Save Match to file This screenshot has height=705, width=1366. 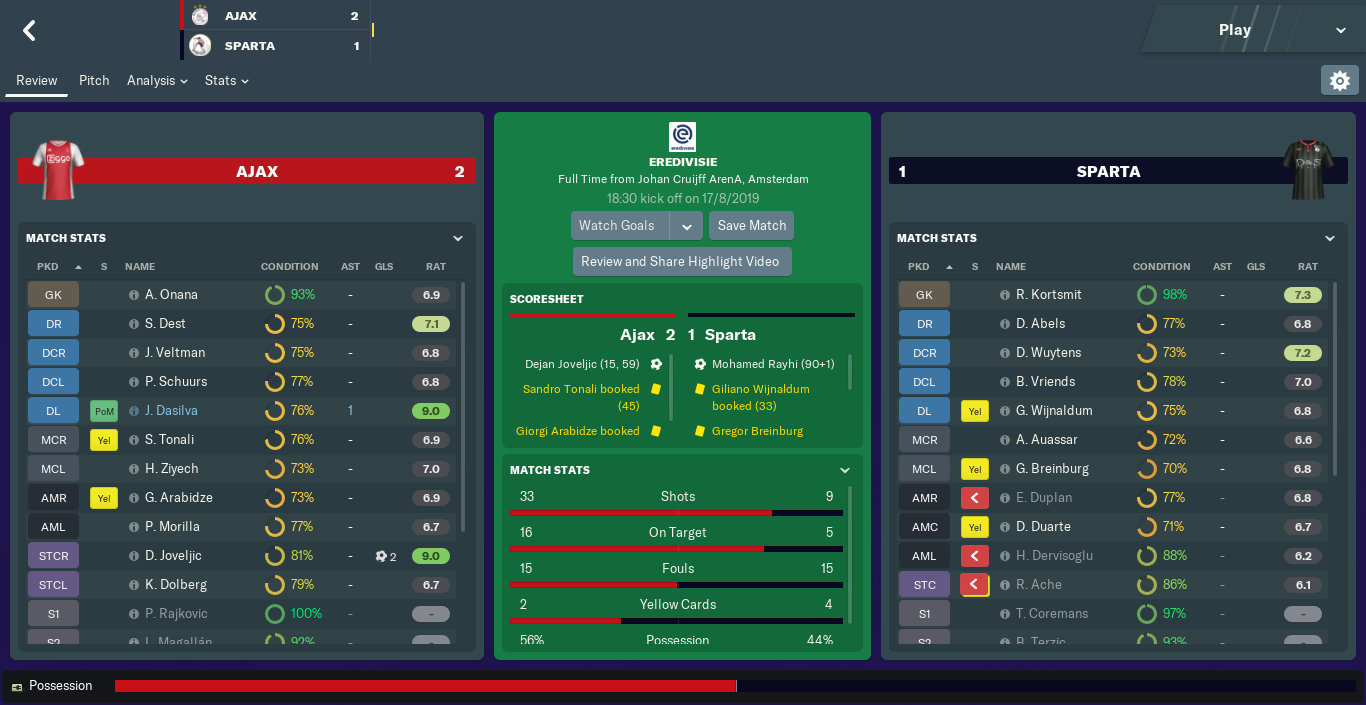tap(752, 225)
